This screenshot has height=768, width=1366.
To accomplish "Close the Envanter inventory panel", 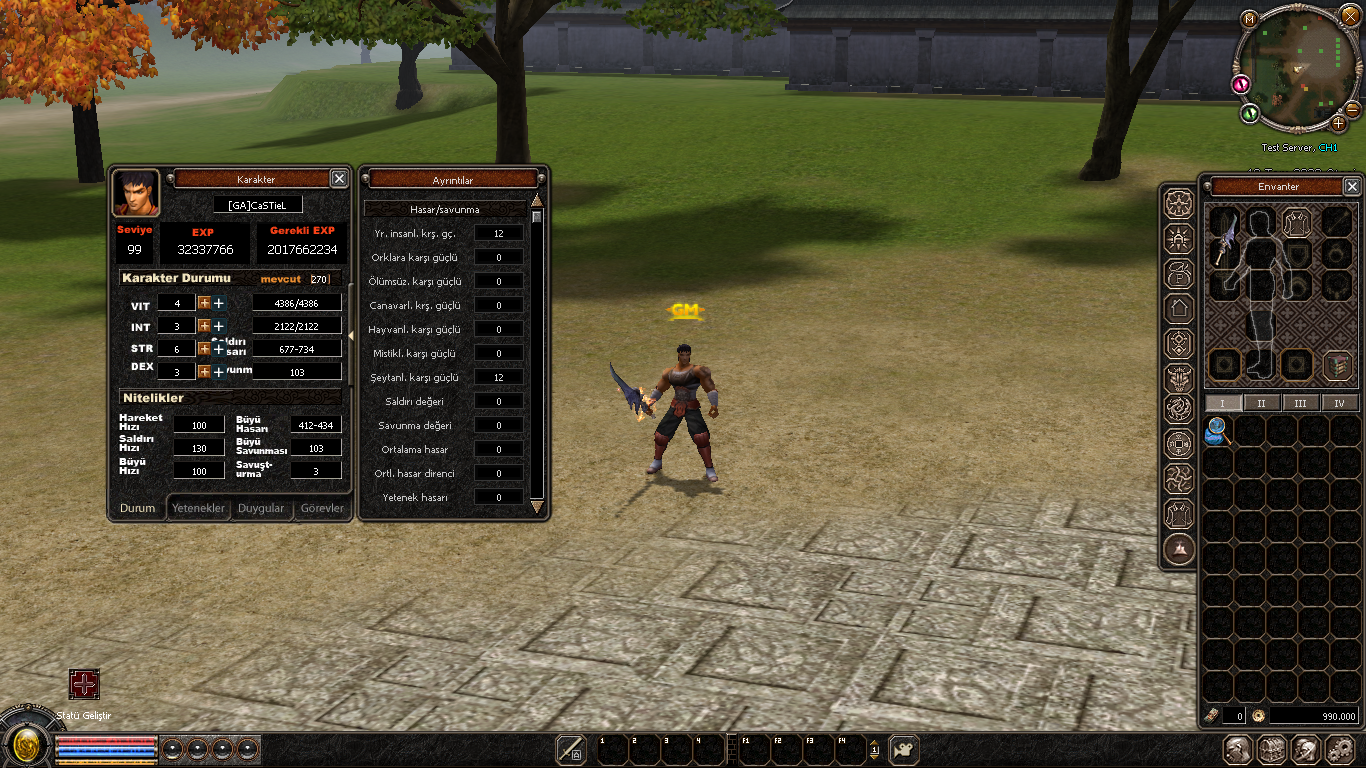I will point(1352,186).
